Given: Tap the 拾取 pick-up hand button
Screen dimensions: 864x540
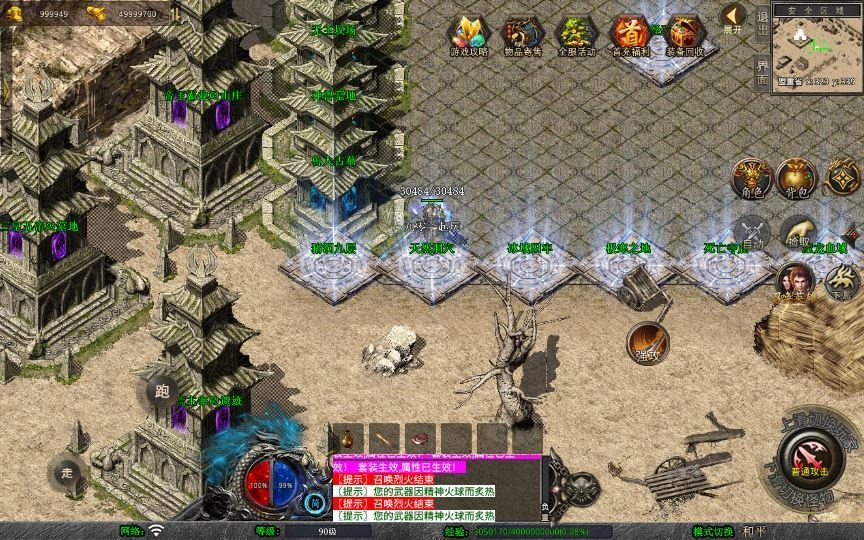Looking at the screenshot, I should [x=797, y=232].
